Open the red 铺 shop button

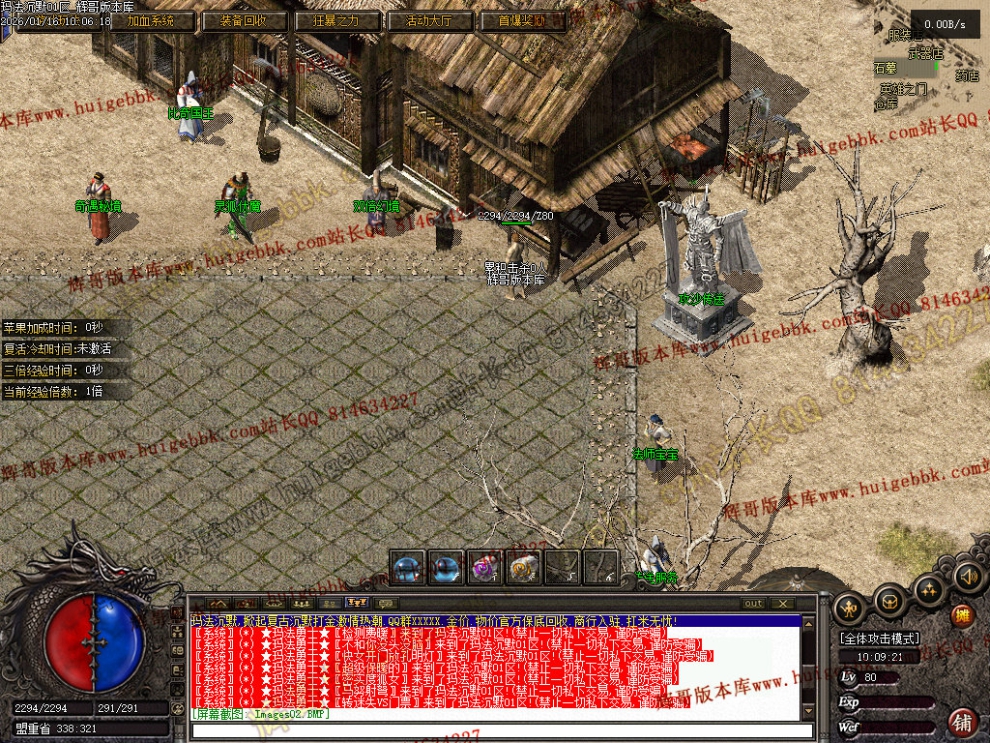[963, 721]
